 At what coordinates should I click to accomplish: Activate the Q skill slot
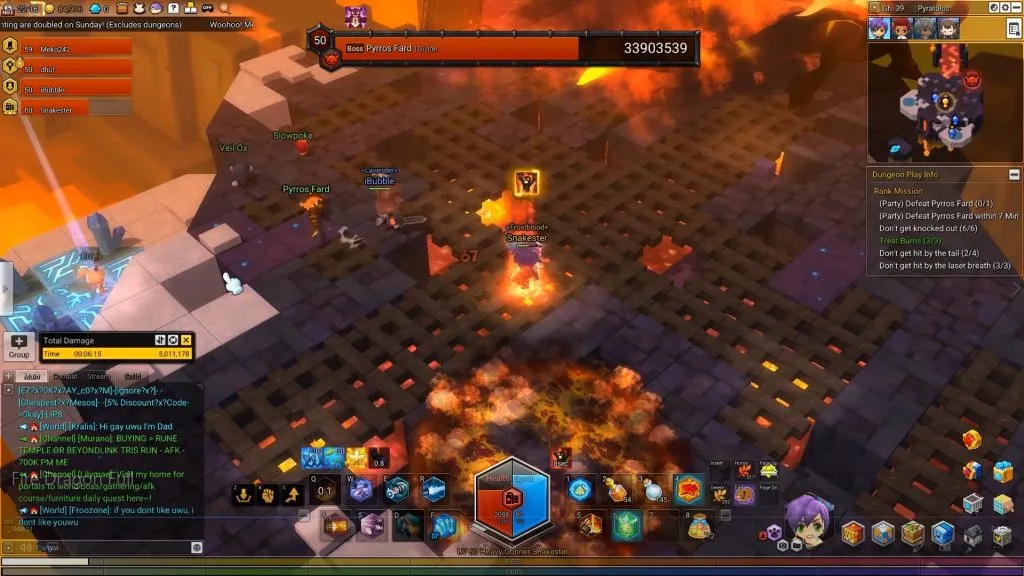tap(324, 489)
